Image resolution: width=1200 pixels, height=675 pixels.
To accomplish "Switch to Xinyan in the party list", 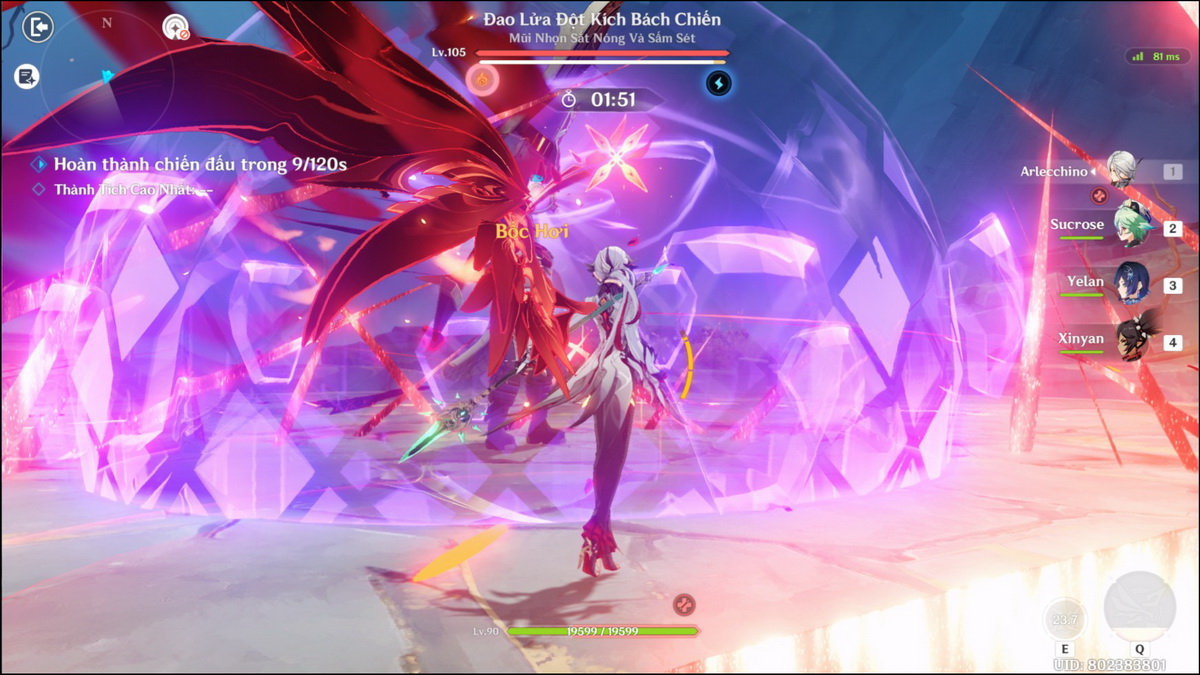I will pyautogui.click(x=1134, y=340).
